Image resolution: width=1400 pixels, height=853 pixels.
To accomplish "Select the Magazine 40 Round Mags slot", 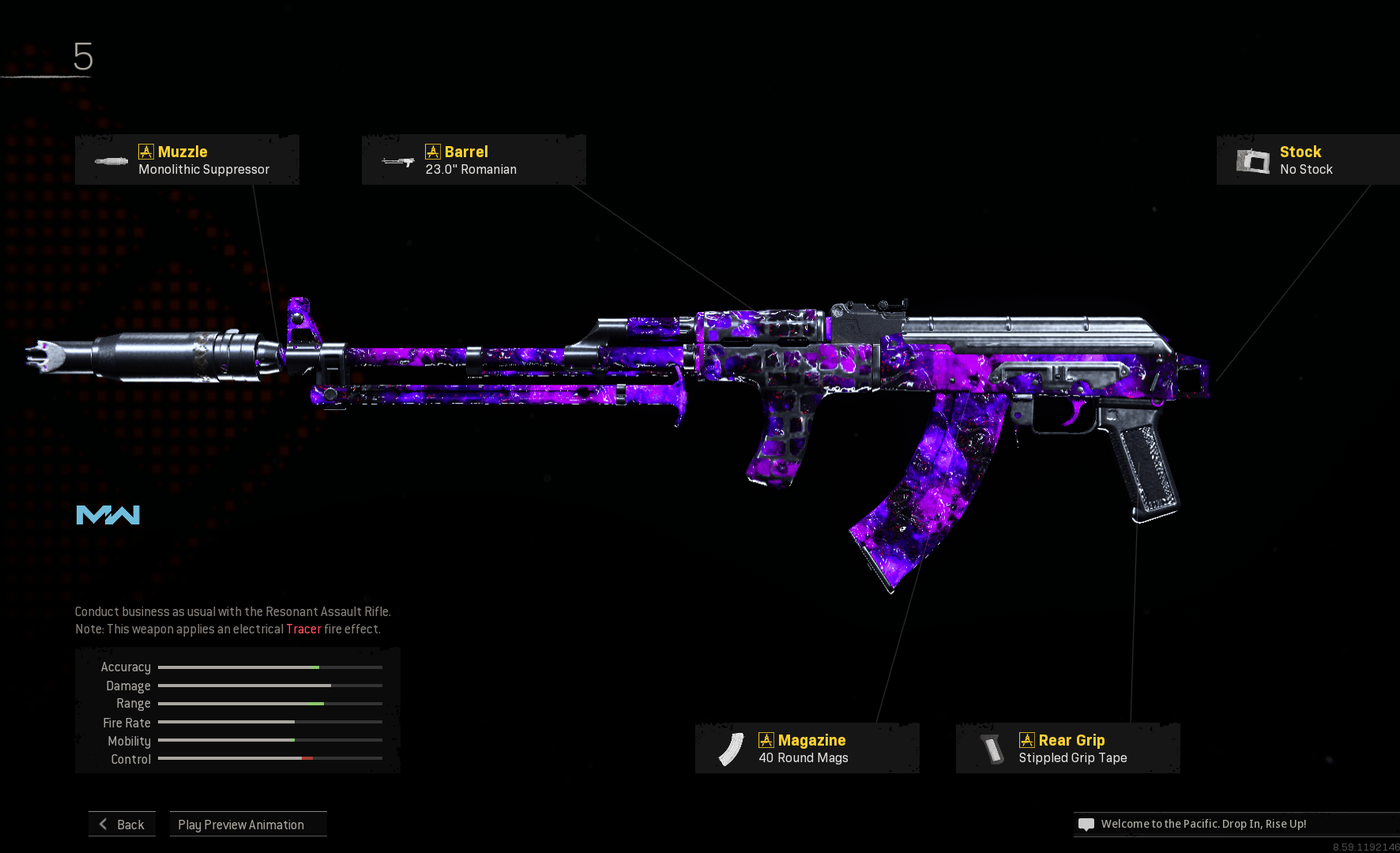I will pyautogui.click(x=807, y=749).
